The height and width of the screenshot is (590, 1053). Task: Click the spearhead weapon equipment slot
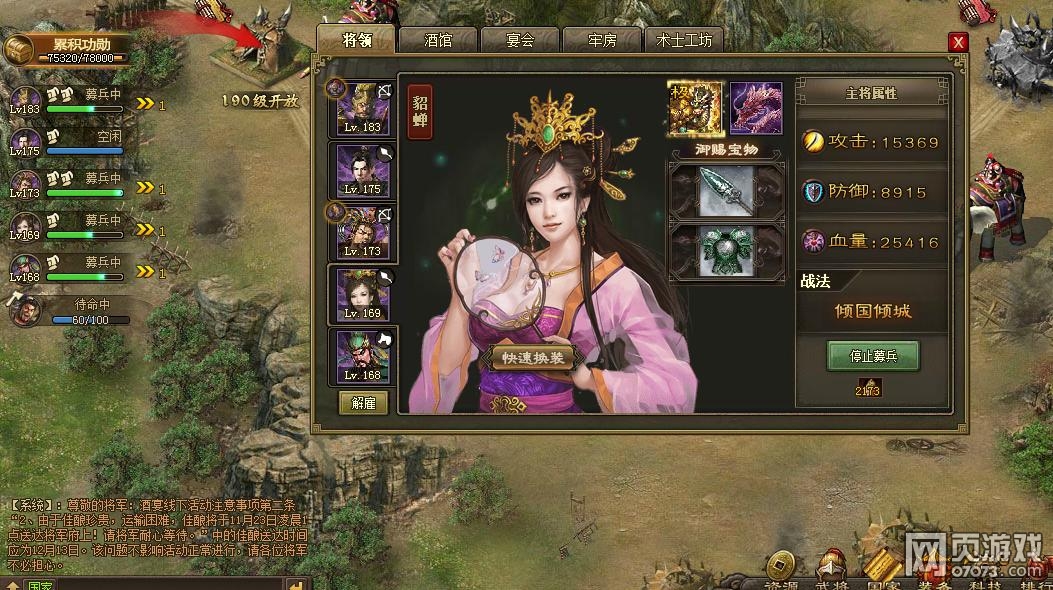click(x=727, y=190)
